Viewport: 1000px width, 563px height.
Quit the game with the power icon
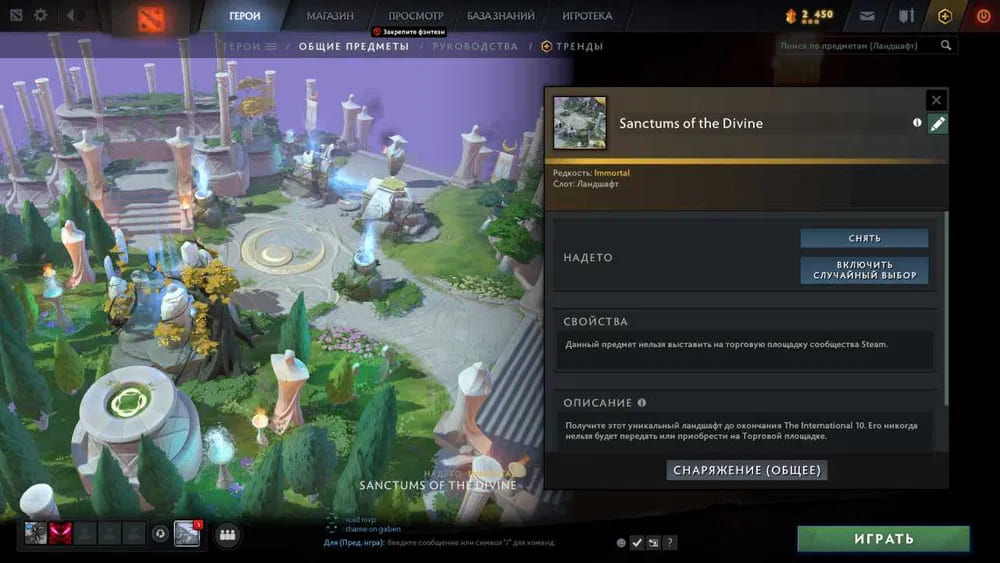982,16
